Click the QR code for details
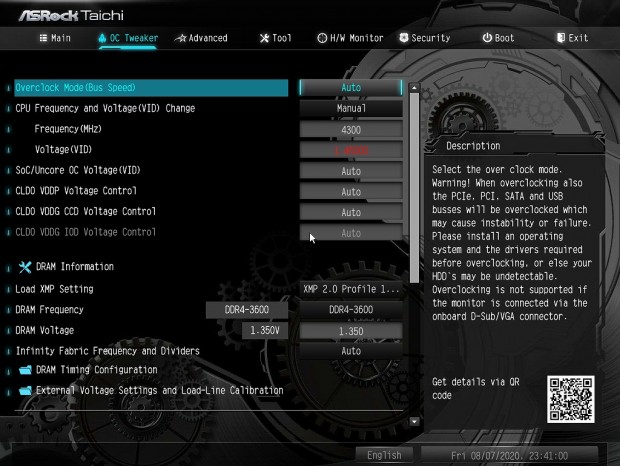 (569, 399)
